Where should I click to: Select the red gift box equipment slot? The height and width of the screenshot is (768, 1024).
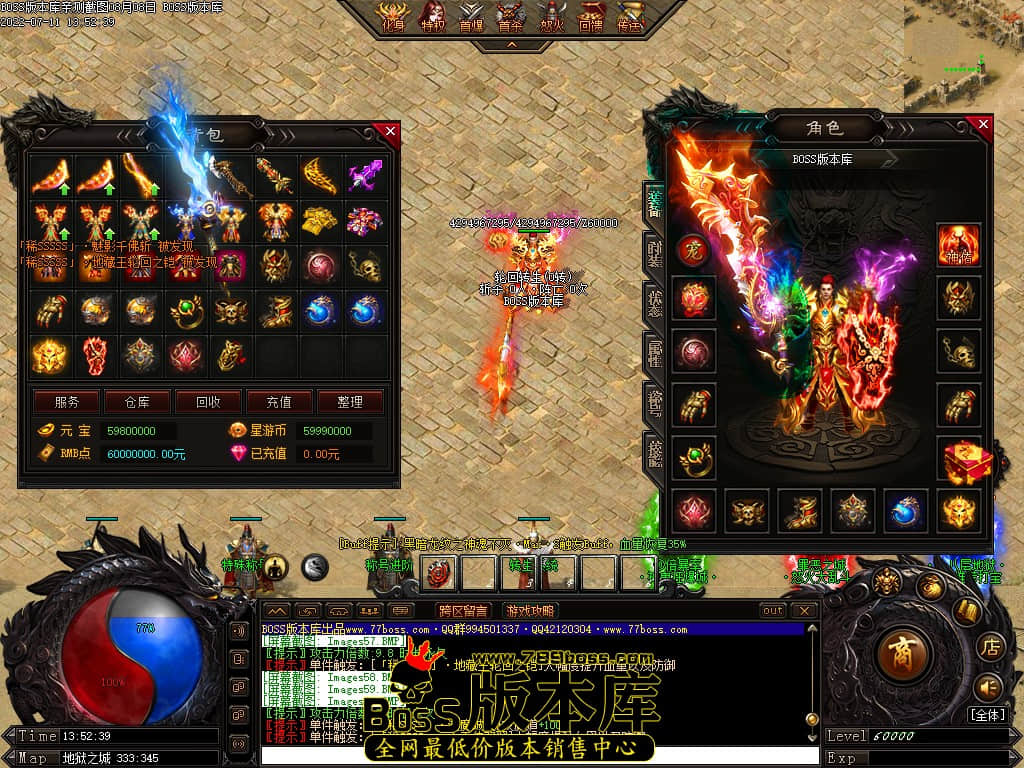pyautogui.click(x=966, y=461)
